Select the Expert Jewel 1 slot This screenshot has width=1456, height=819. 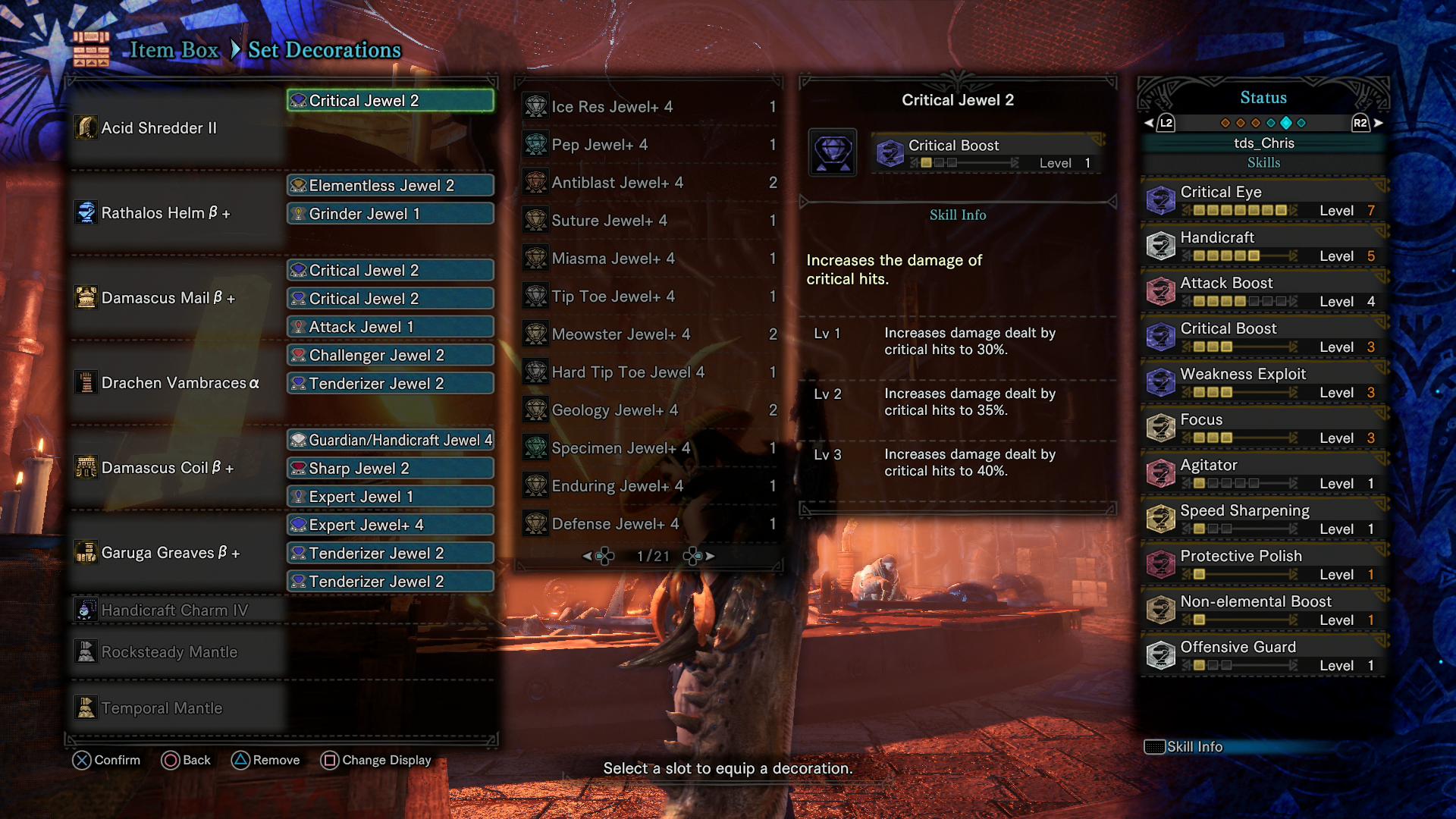pyautogui.click(x=391, y=497)
